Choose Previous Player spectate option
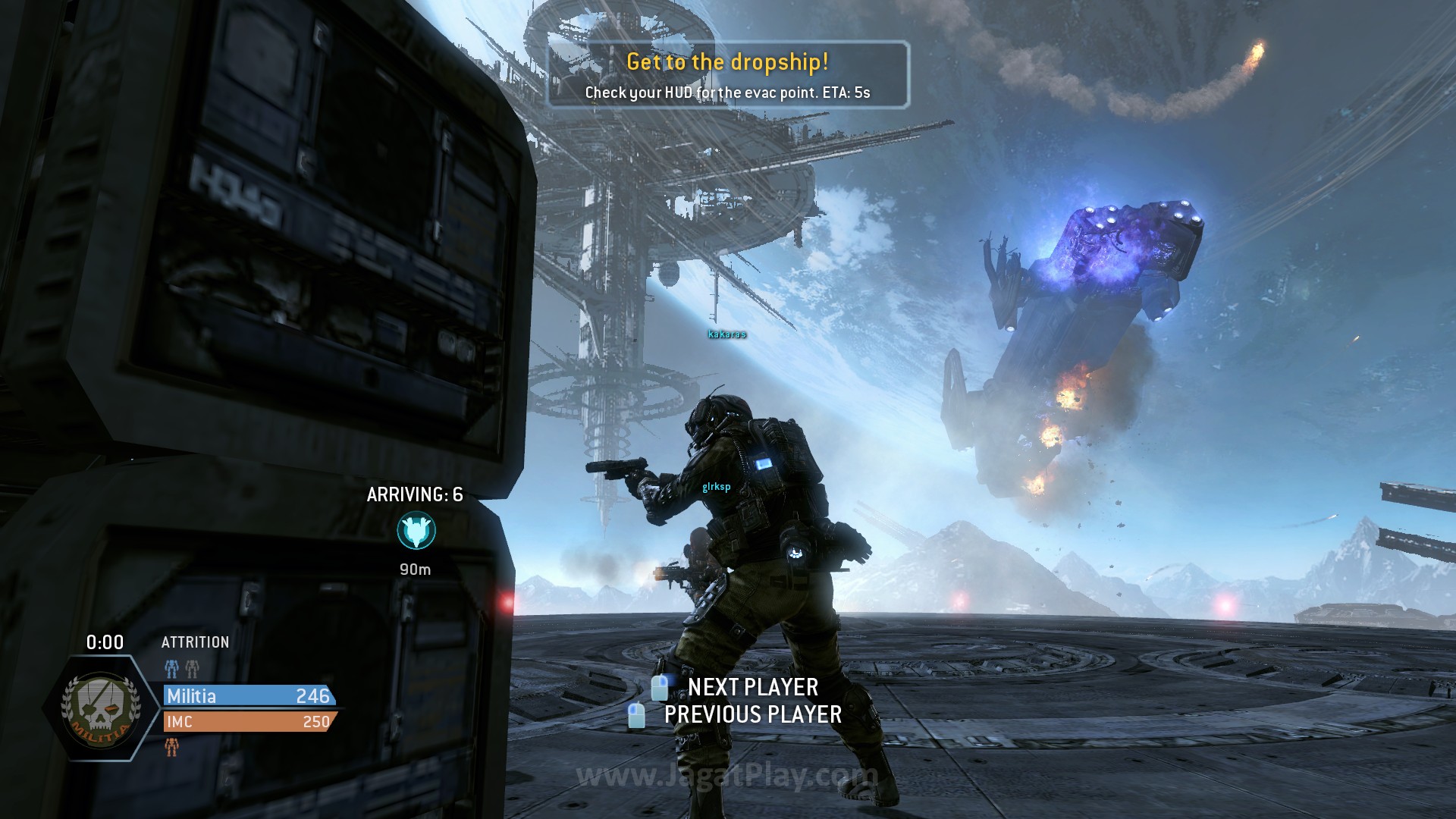This screenshot has width=1456, height=819. [x=752, y=714]
